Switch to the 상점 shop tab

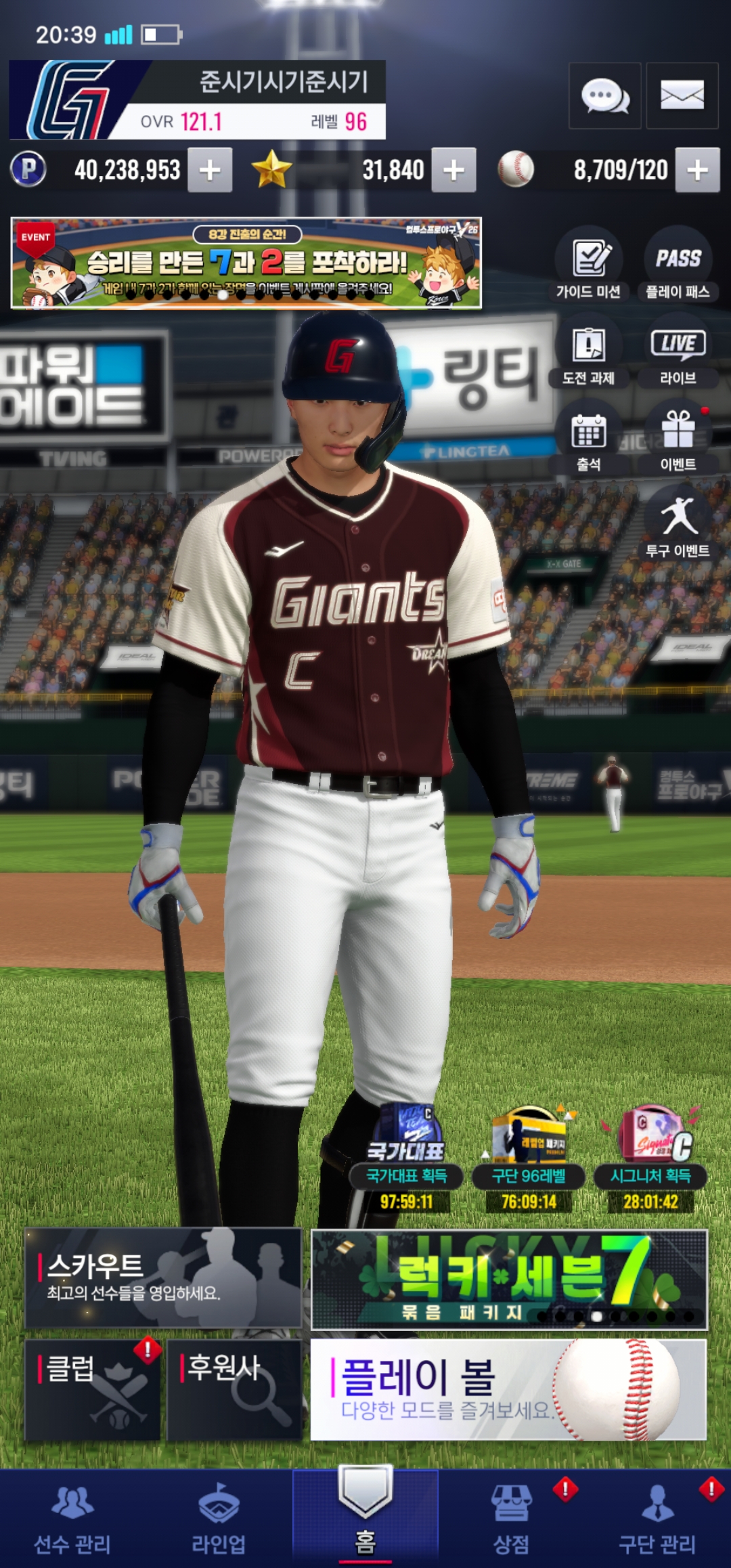(x=512, y=1519)
